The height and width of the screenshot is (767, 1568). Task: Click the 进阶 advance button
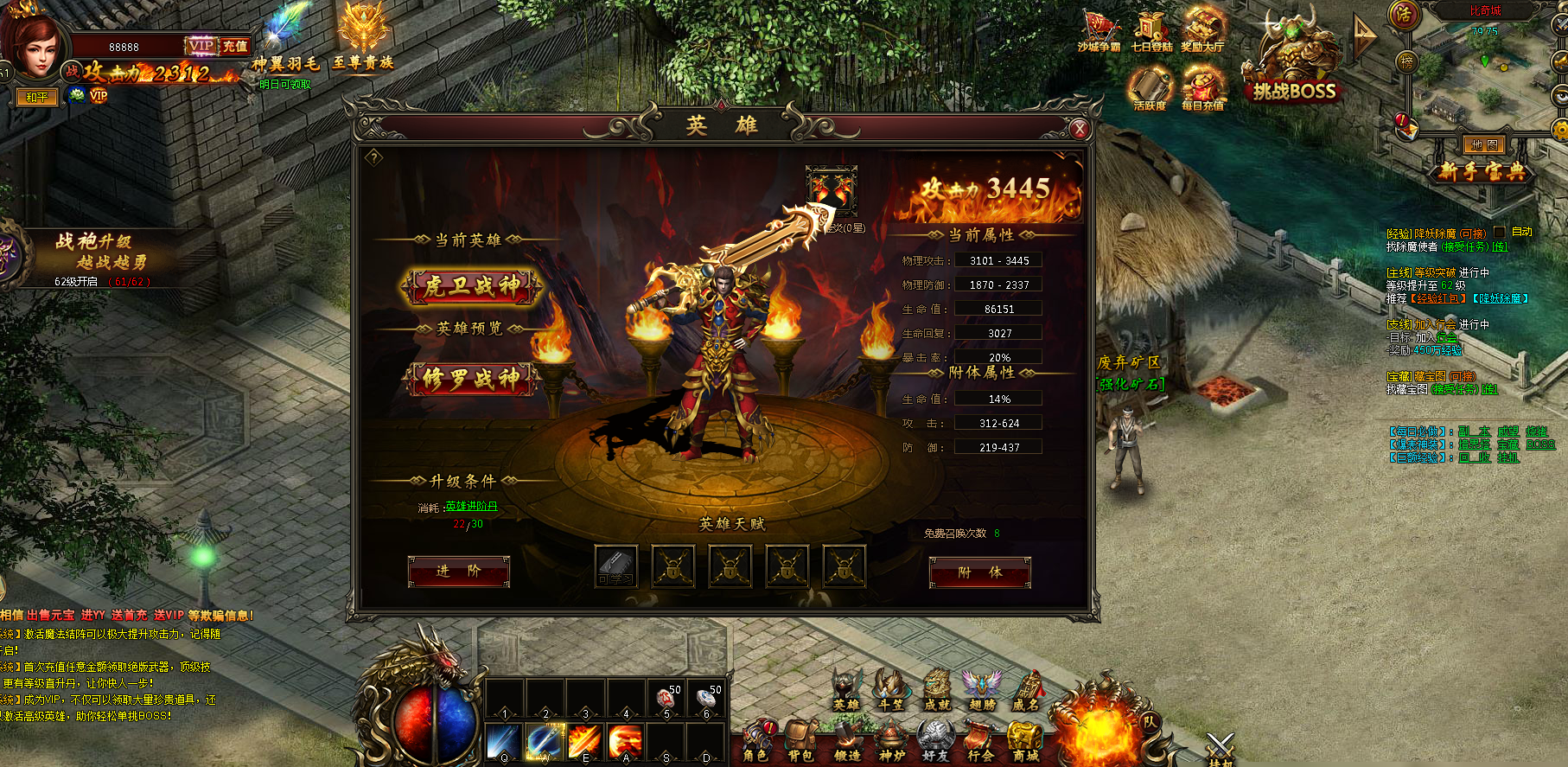pyautogui.click(x=458, y=572)
